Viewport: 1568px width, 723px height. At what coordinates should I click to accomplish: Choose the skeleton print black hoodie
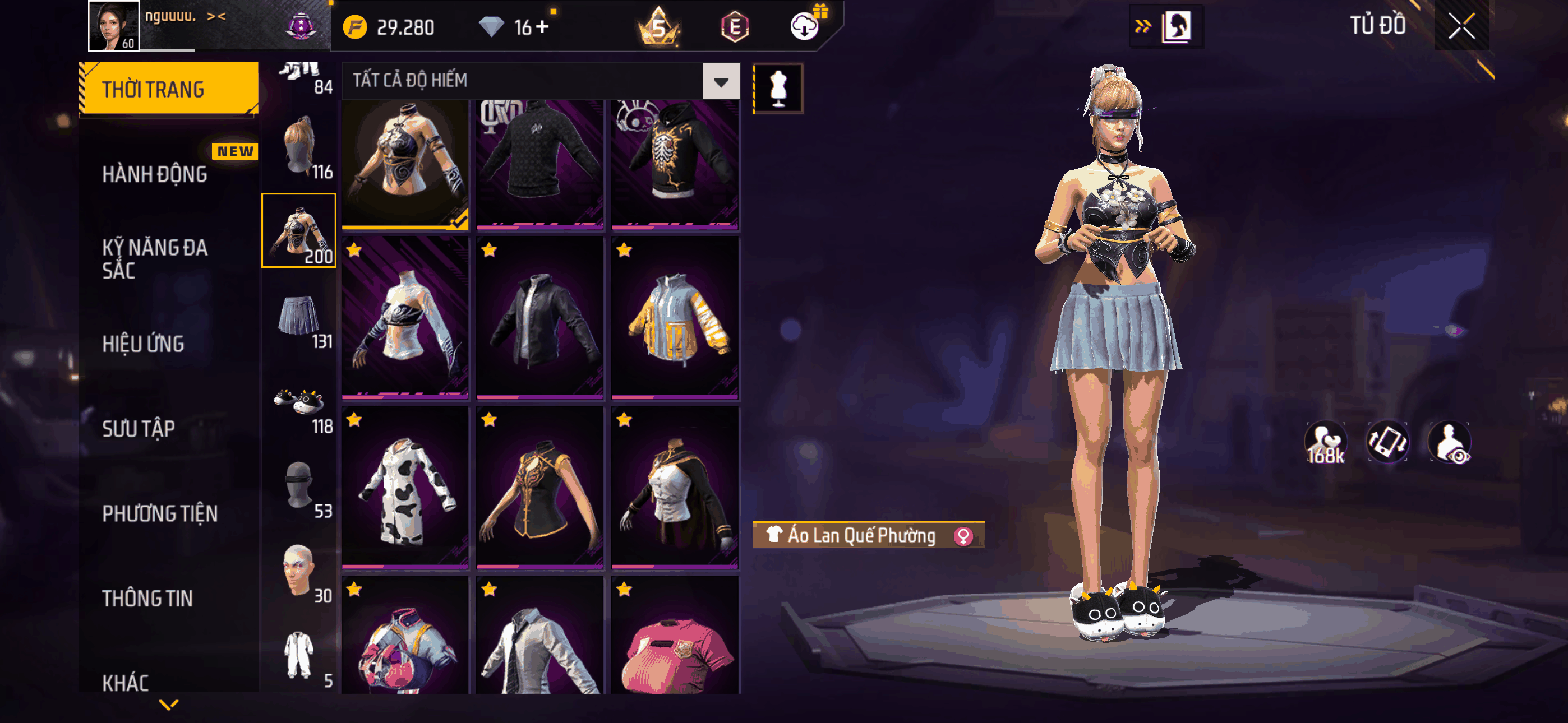(675, 161)
